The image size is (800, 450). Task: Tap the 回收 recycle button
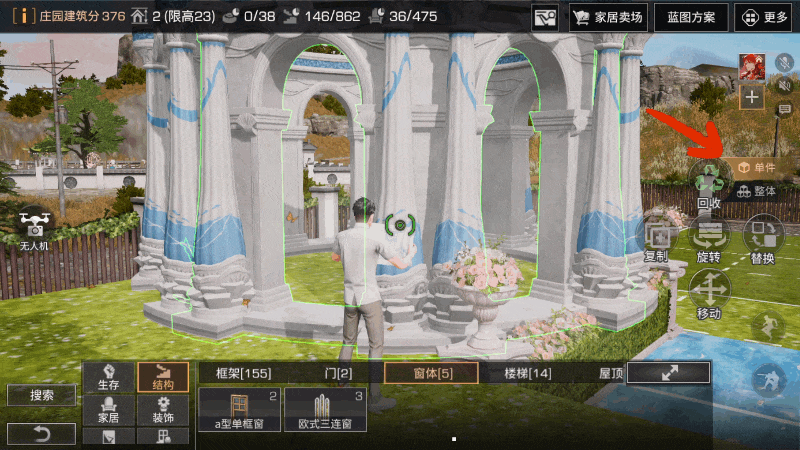[x=709, y=183]
